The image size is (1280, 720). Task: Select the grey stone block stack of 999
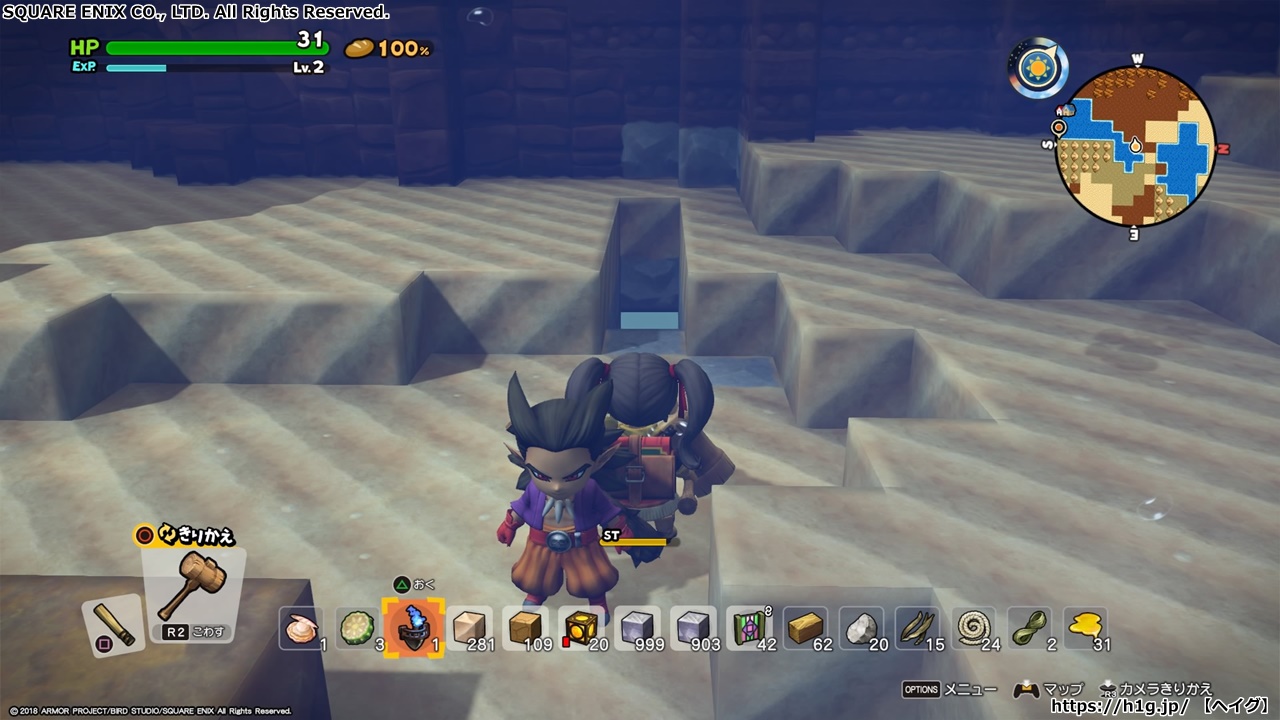[x=637, y=630]
